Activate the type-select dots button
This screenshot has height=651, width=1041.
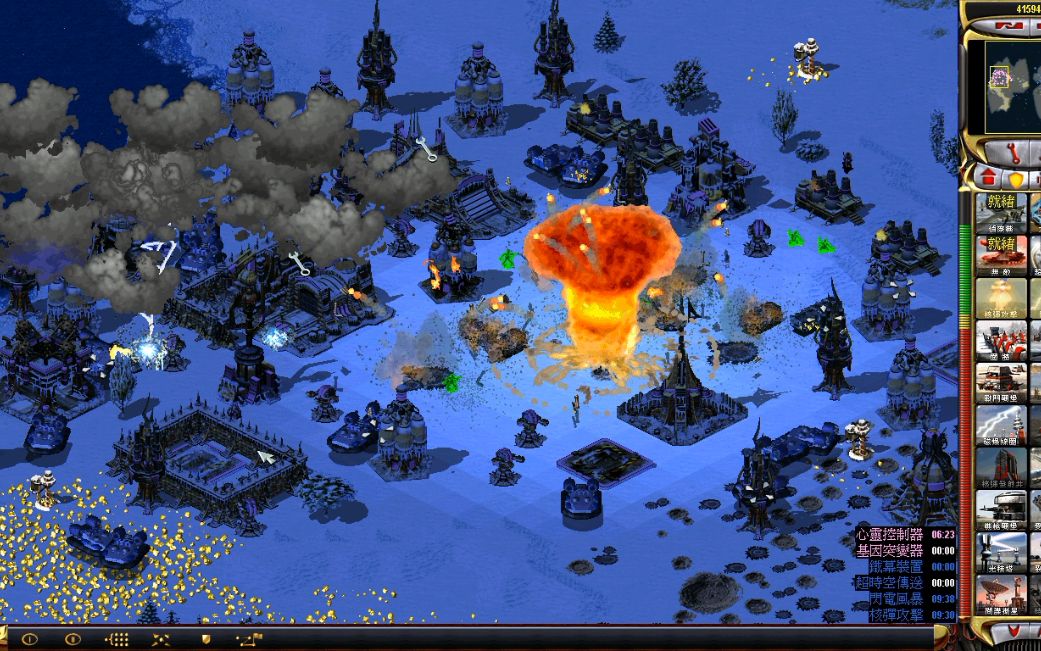coord(117,638)
